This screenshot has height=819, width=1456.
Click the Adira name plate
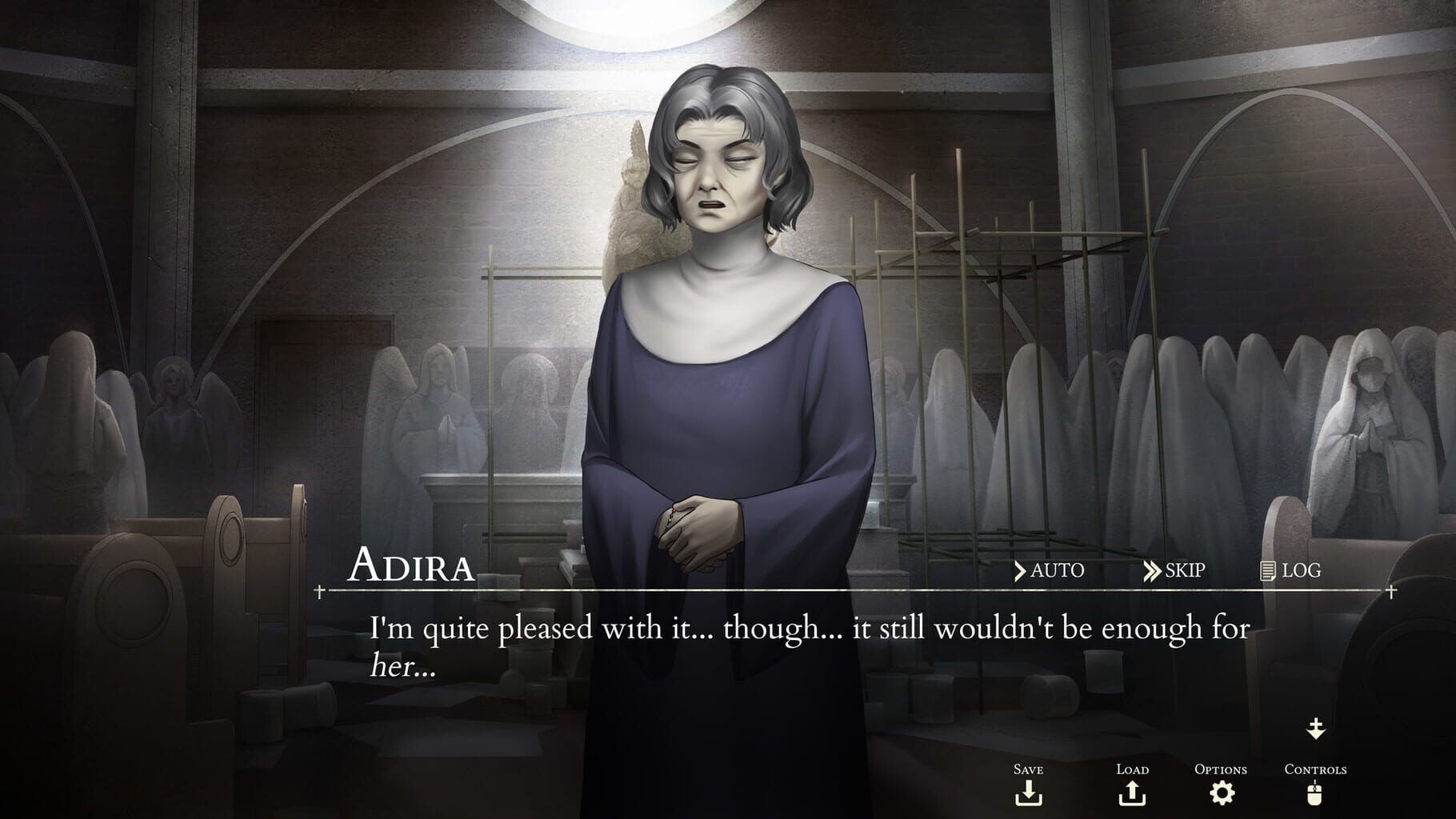pyautogui.click(x=414, y=566)
